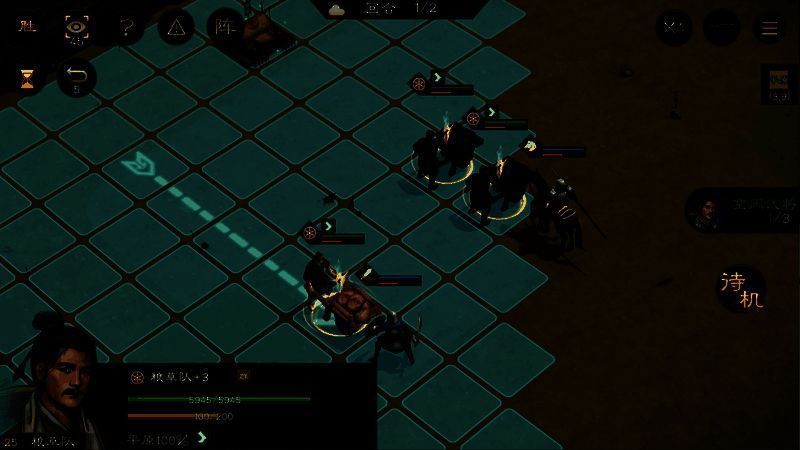Undo the last move with the arrow button

tap(76, 79)
